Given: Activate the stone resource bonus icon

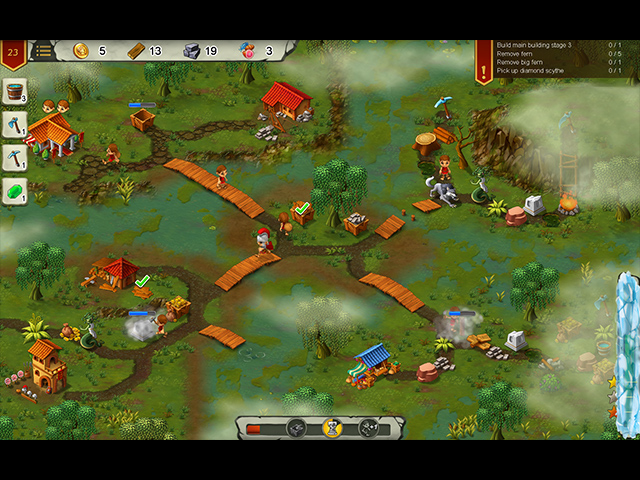Looking at the screenshot, I should 297,428.
